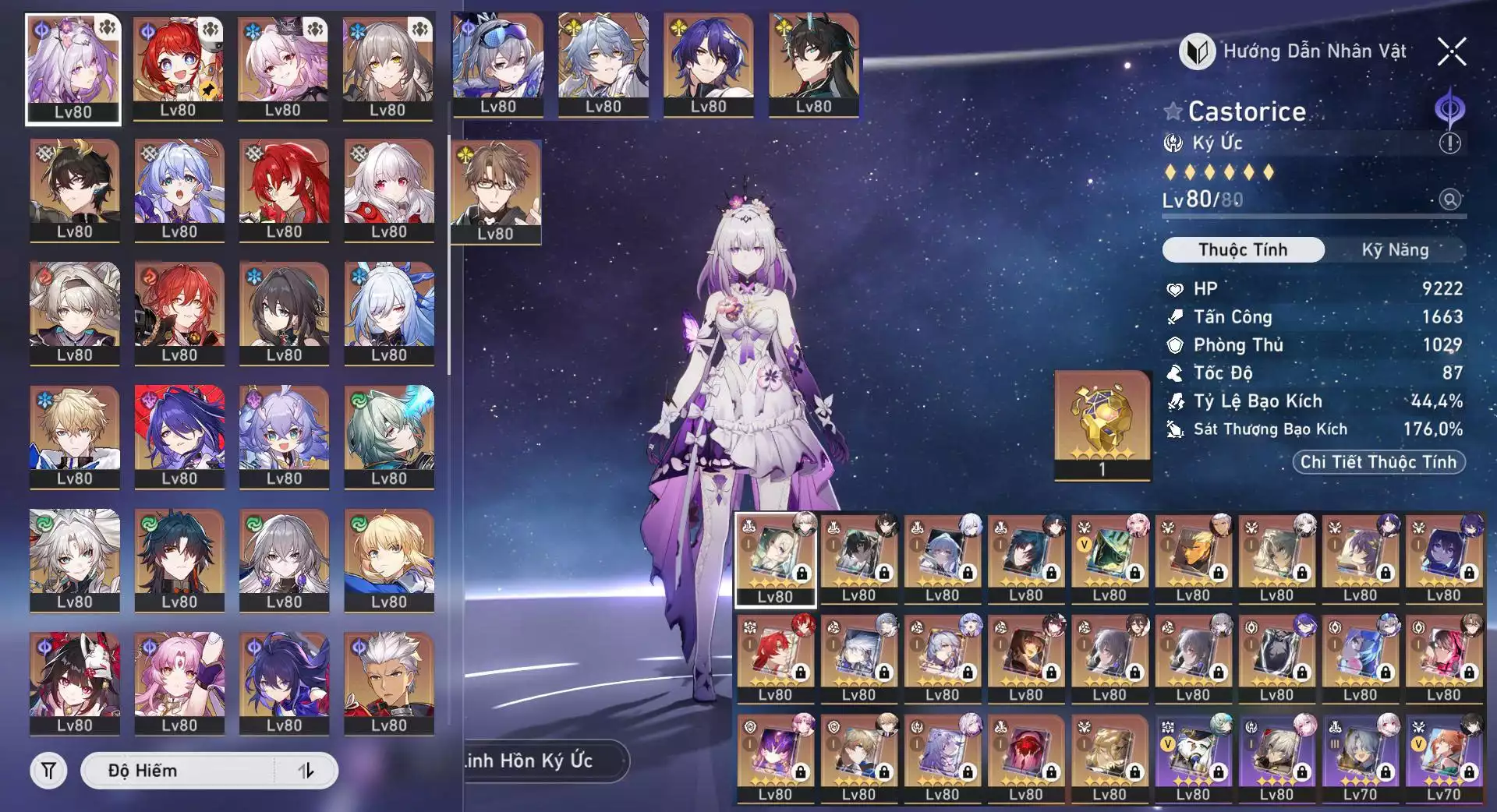The image size is (1497, 812).
Task: Open Chi Tiết Thuộc Tính details
Action: pyautogui.click(x=1378, y=462)
